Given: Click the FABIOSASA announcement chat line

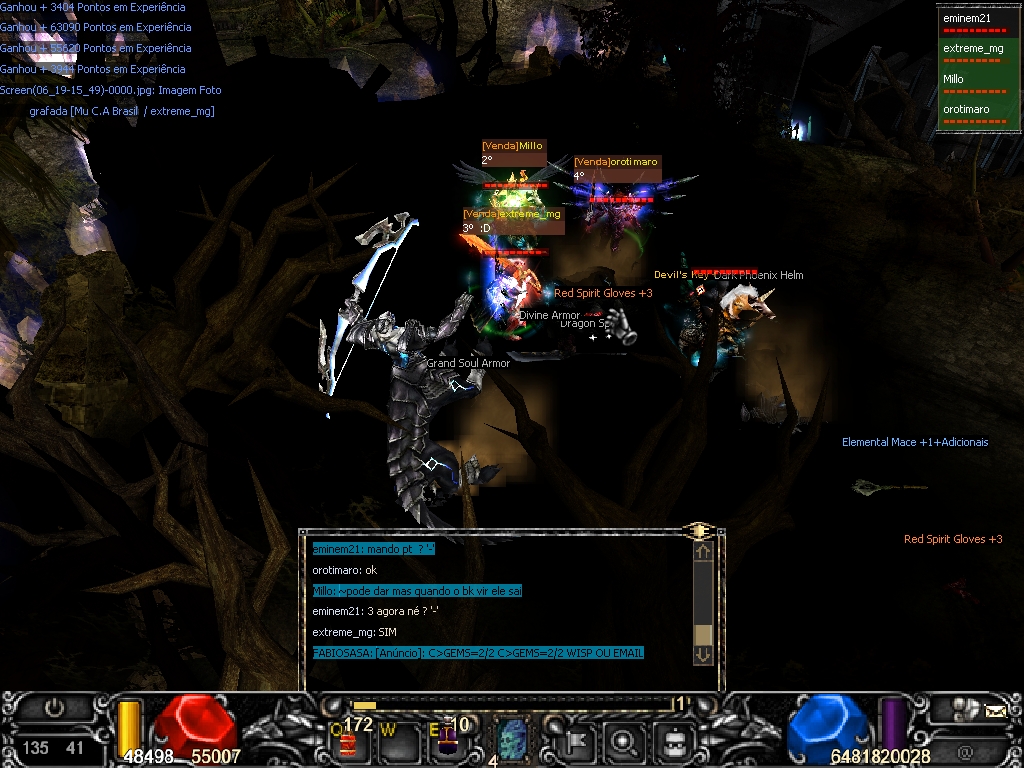Looking at the screenshot, I should coord(478,653).
